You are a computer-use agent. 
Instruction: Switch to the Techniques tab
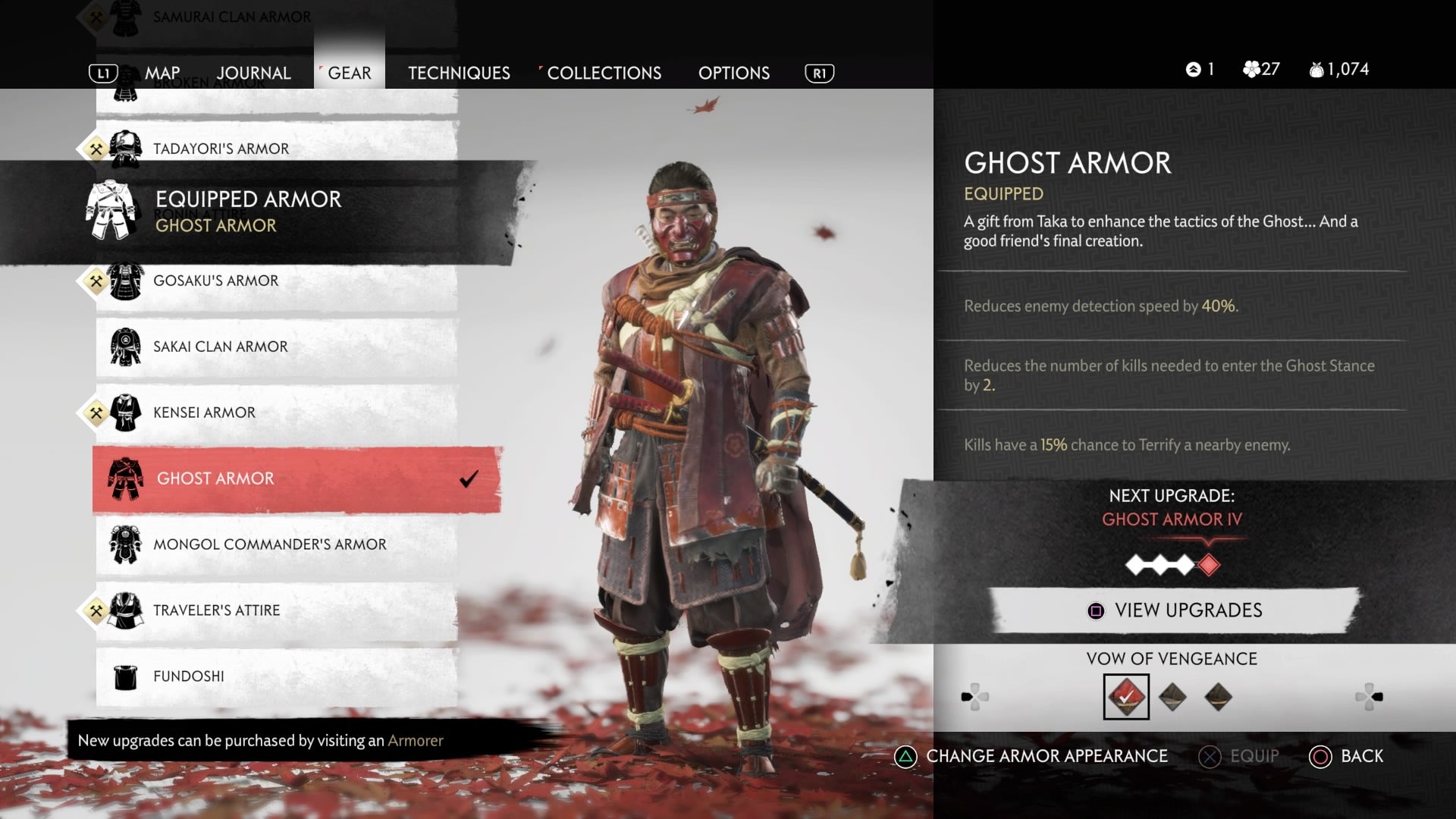(x=459, y=73)
